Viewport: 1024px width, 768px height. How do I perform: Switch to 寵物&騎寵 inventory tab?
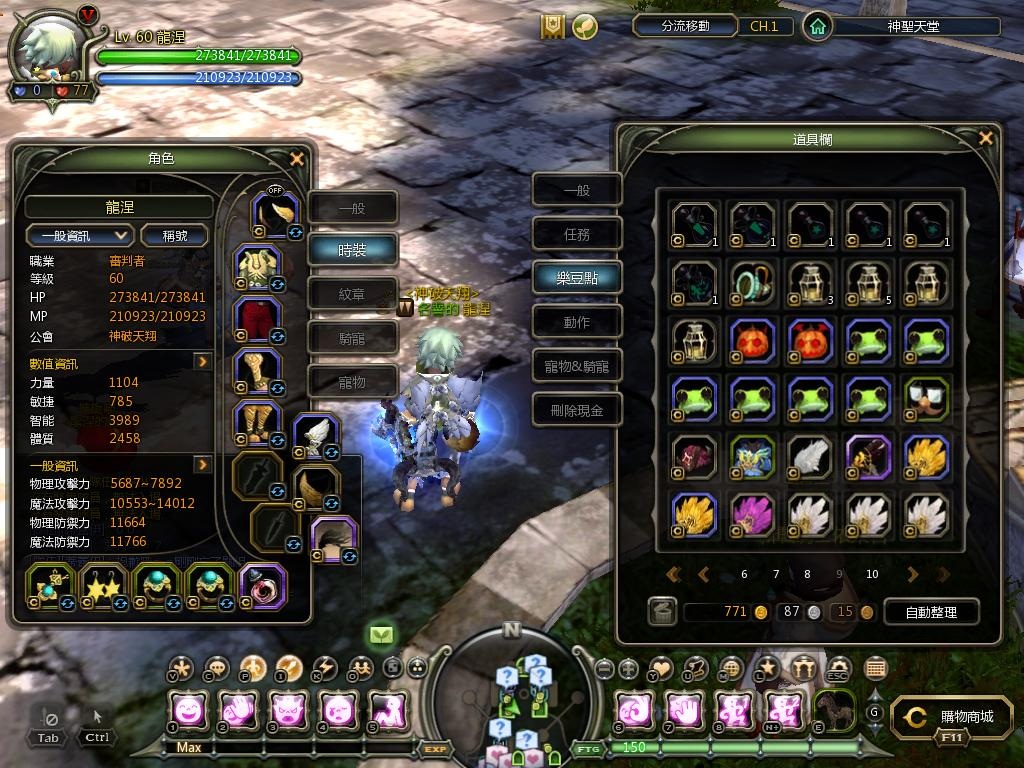577,366
